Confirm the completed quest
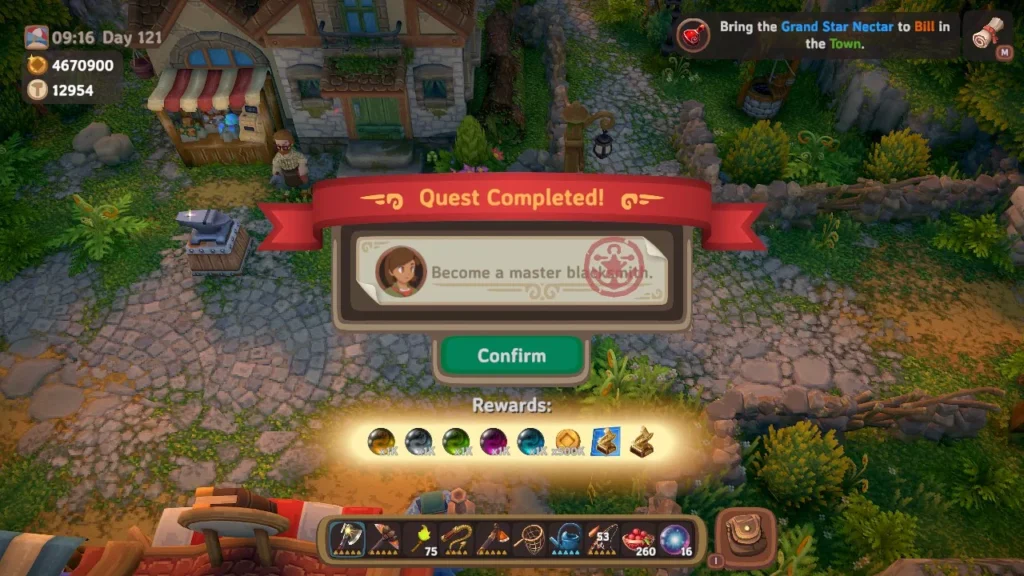The image size is (1024, 576). click(511, 356)
